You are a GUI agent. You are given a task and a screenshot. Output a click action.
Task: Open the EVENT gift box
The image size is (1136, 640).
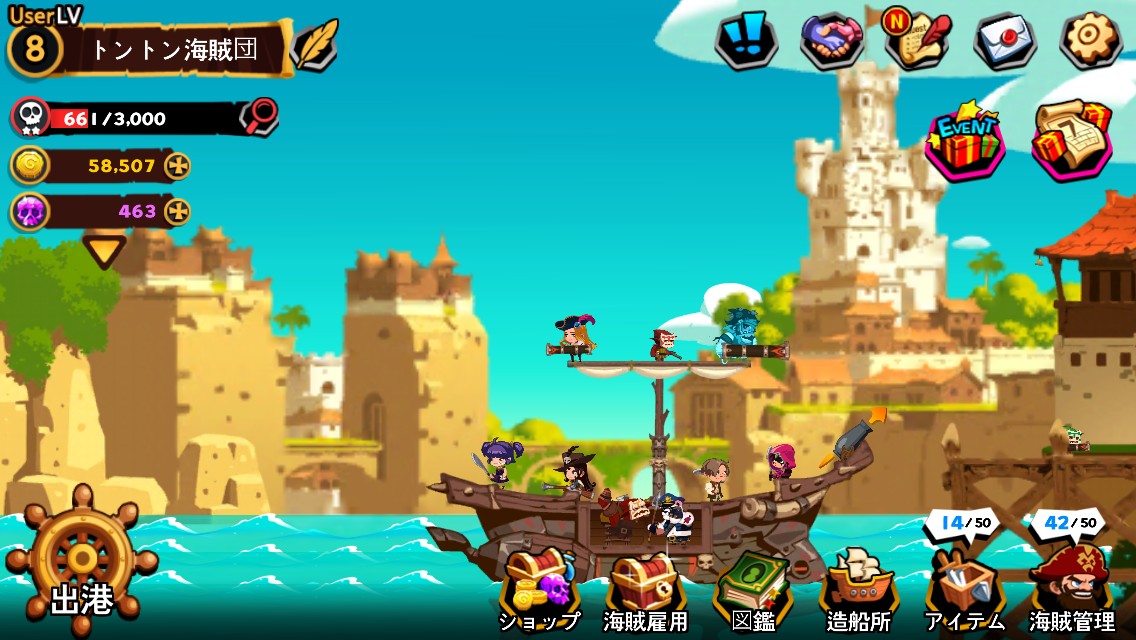tap(965, 142)
